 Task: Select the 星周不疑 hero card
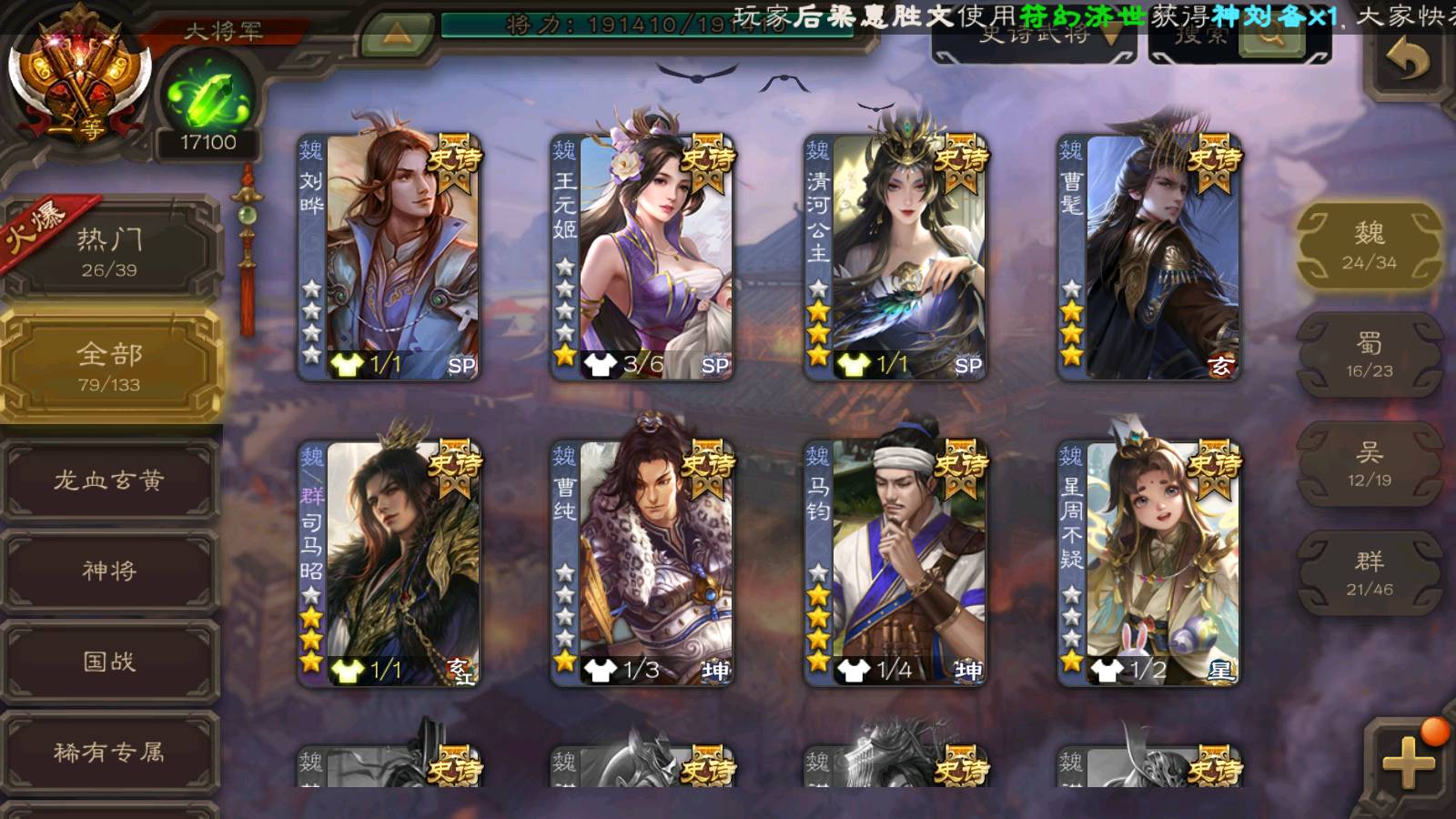[x=1148, y=562]
